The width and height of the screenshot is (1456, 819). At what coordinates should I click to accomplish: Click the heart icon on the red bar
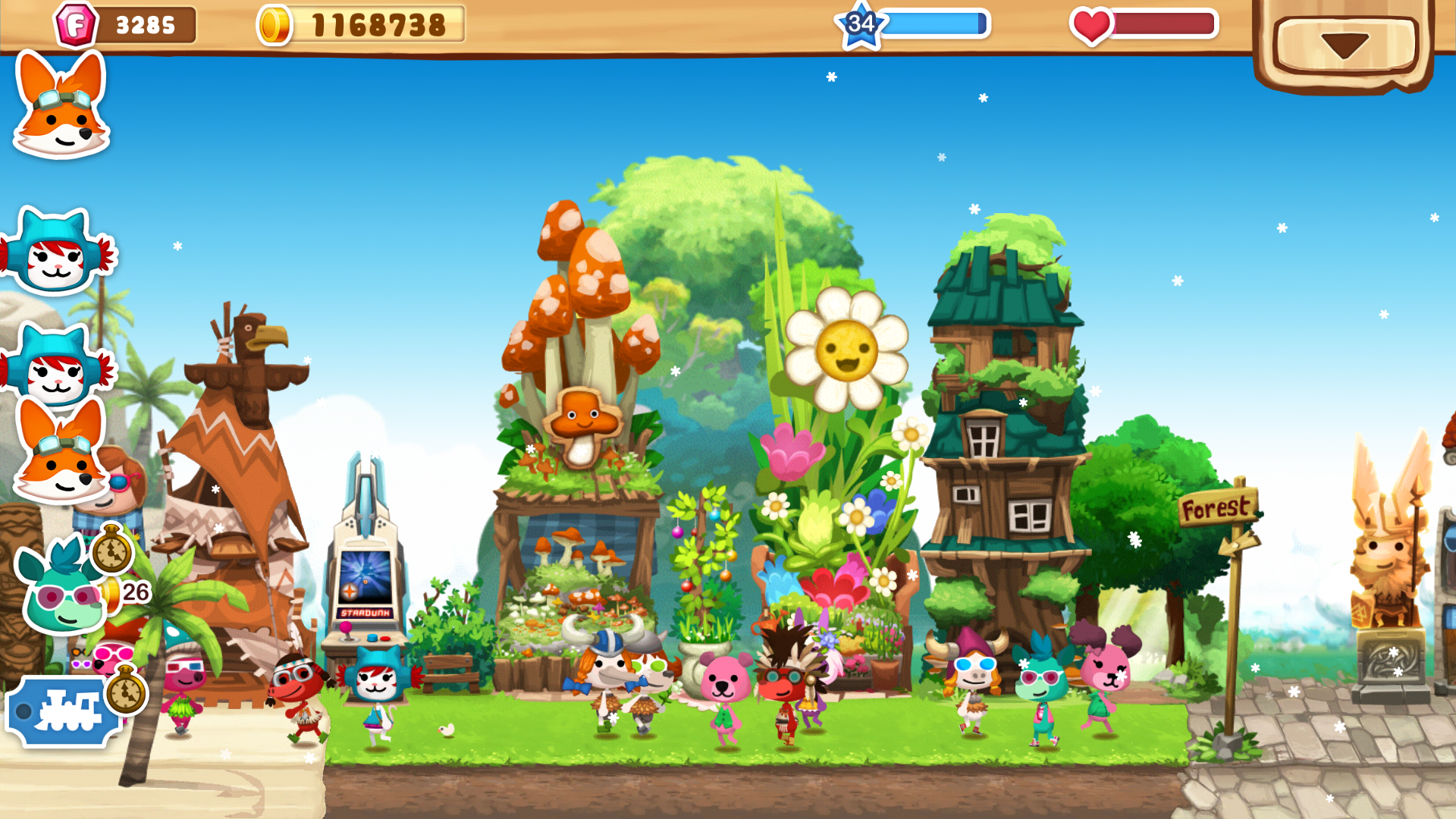(1092, 24)
